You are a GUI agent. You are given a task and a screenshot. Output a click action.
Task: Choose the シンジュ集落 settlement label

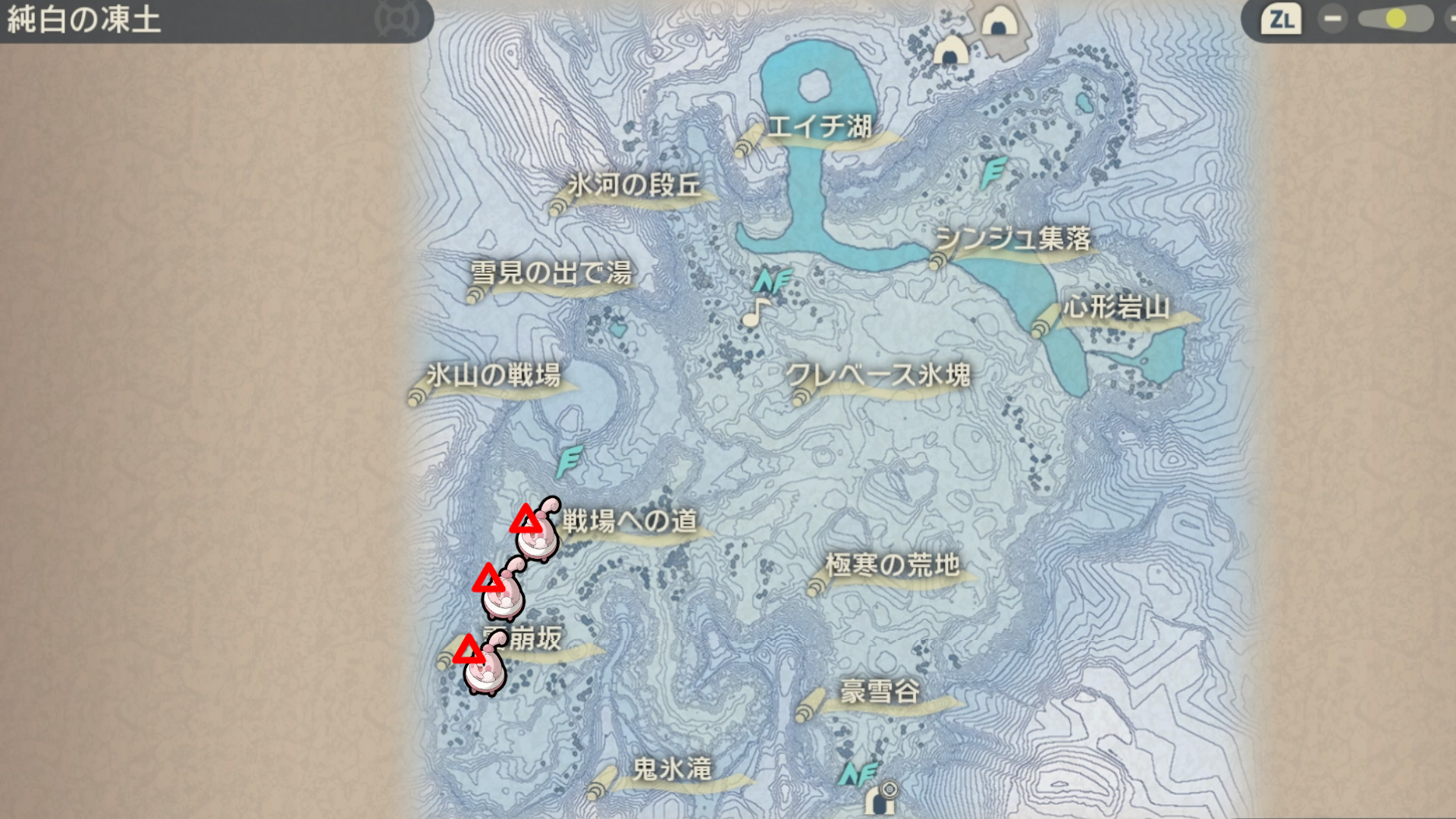[1012, 240]
